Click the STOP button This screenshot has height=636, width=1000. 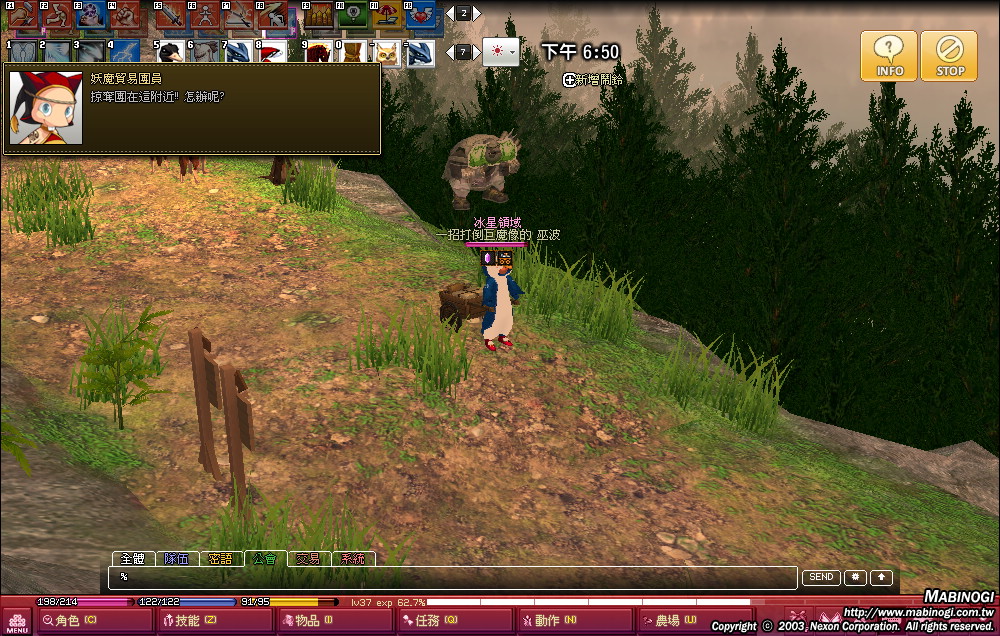[949, 55]
